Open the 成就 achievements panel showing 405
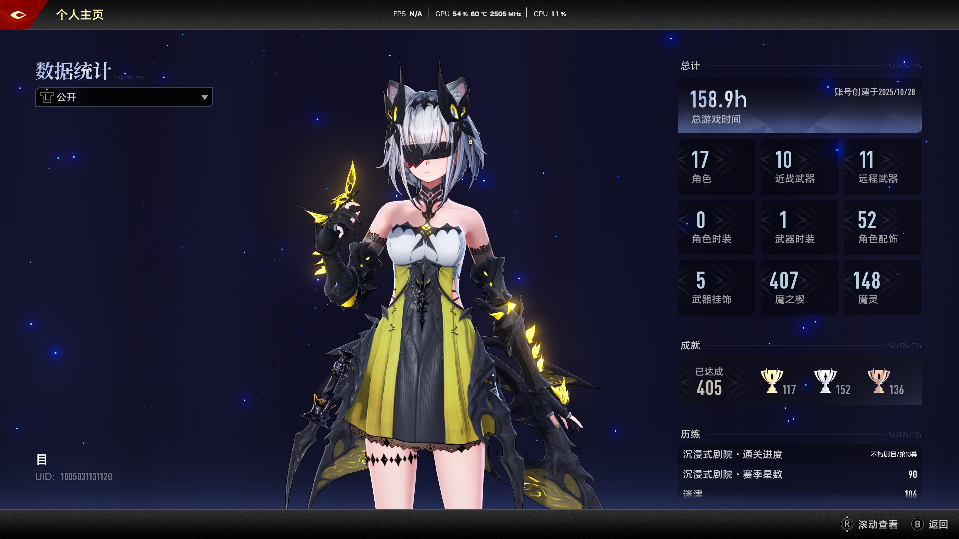Image resolution: width=959 pixels, height=539 pixels. tap(800, 381)
